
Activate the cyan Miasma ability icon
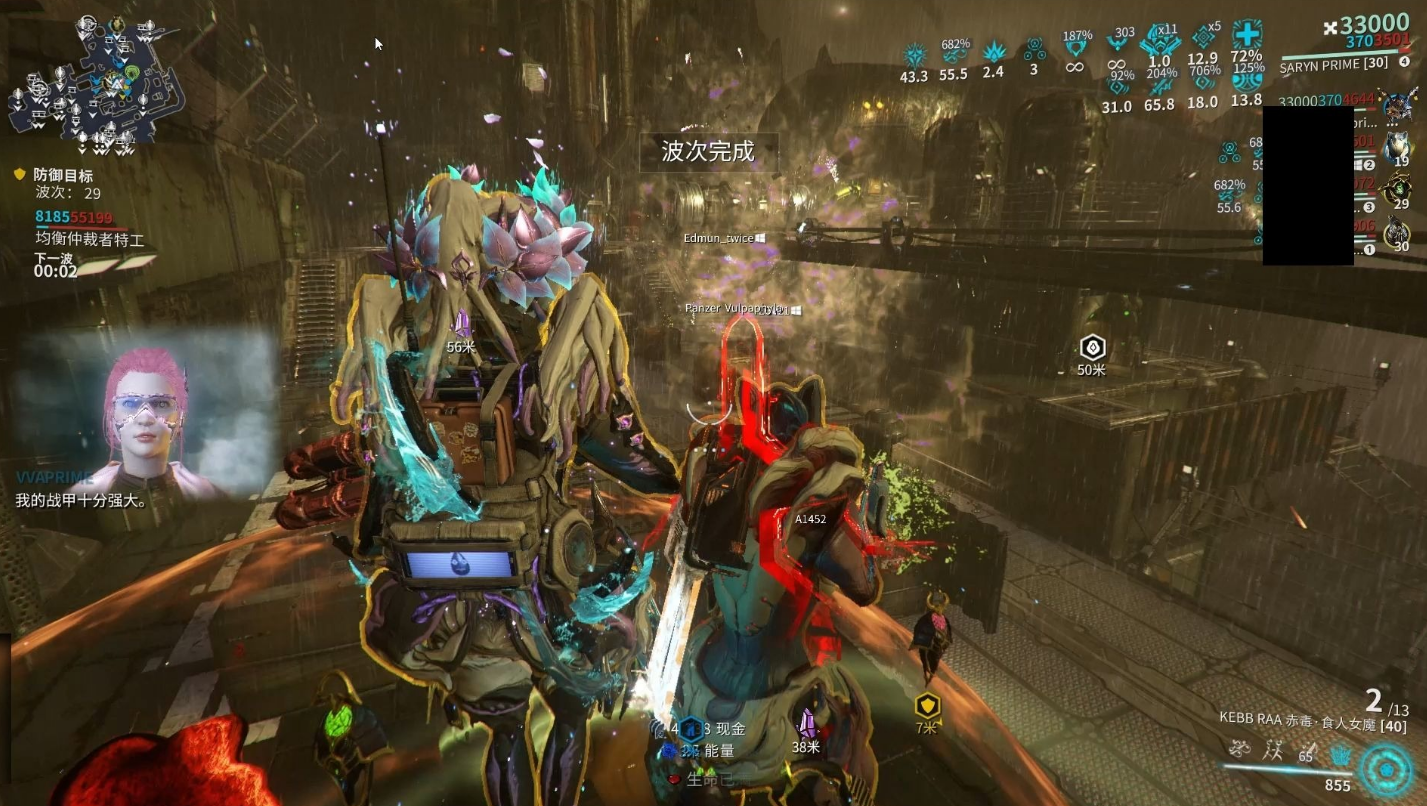pyautogui.click(x=1340, y=752)
